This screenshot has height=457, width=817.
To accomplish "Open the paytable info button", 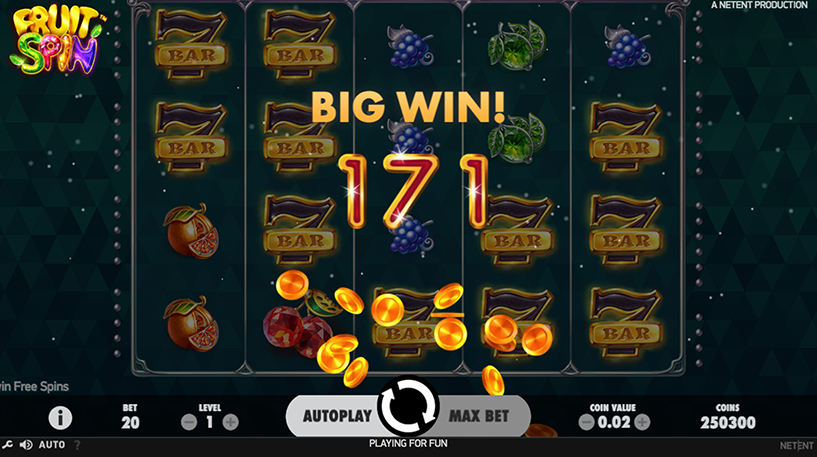I will pos(60,417).
